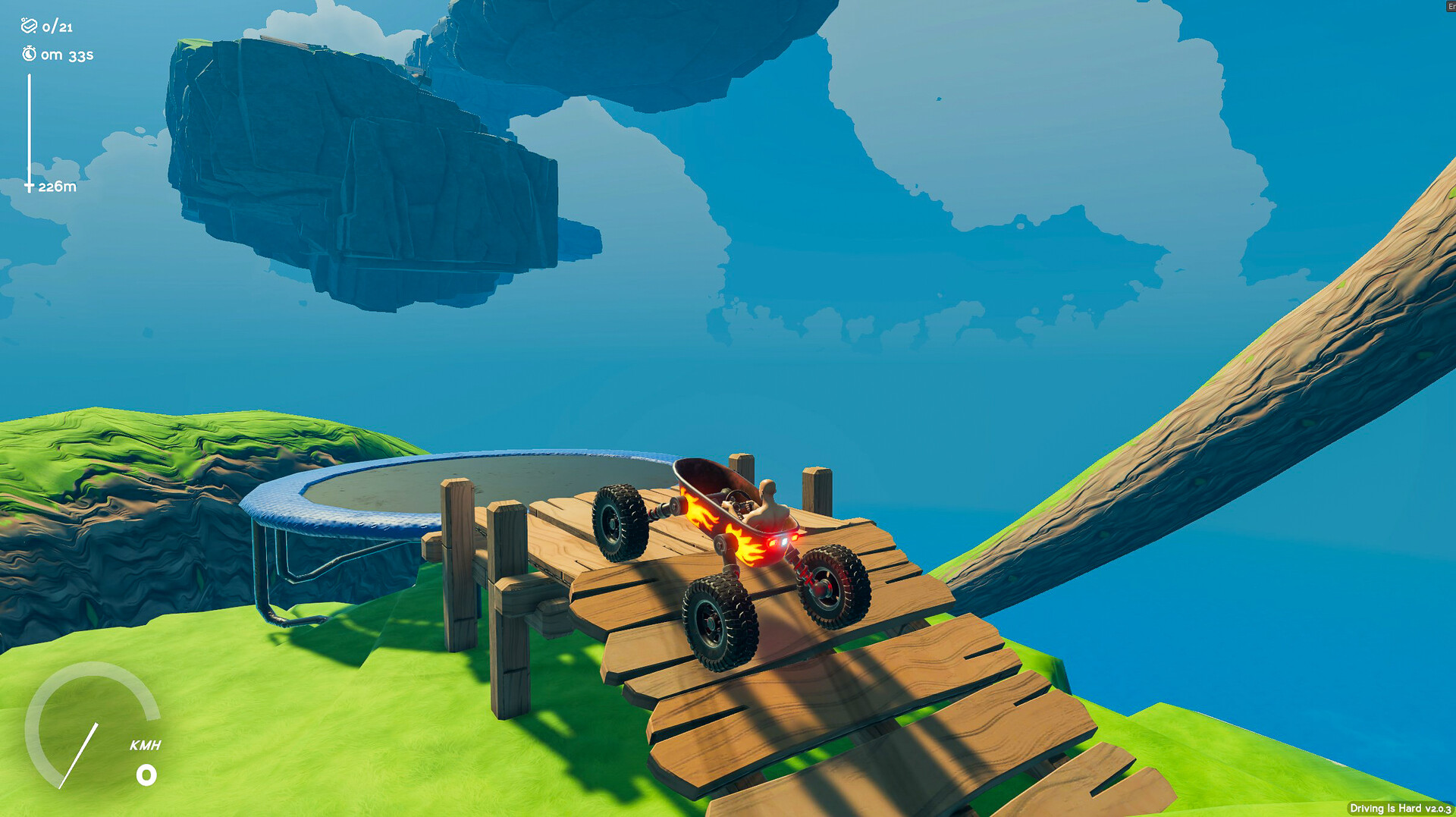Click the '0m 33s' elapsed time display
Screen dimensions: 1456x817
[x=68, y=55]
